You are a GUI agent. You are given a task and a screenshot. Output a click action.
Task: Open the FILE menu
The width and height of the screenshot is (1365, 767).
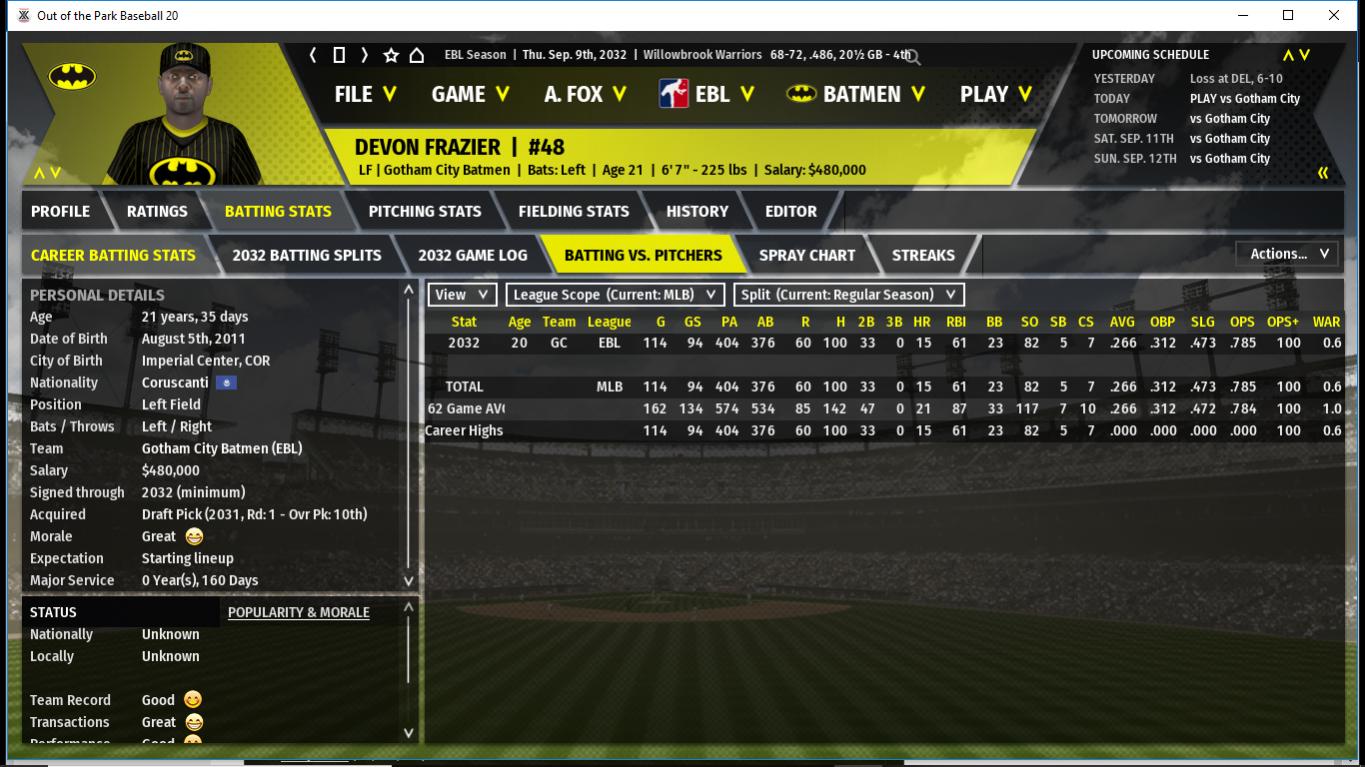365,94
